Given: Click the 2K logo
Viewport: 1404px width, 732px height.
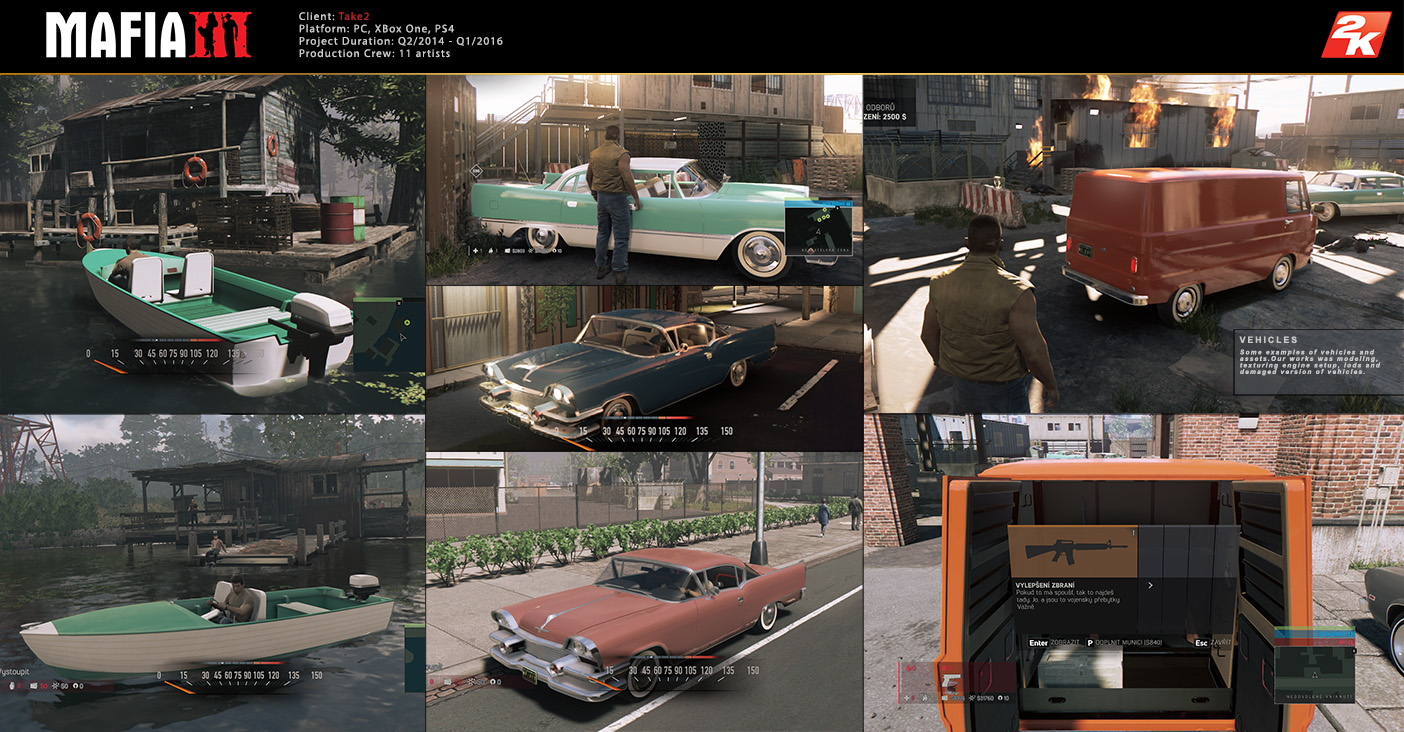Looking at the screenshot, I should click(x=1355, y=35).
